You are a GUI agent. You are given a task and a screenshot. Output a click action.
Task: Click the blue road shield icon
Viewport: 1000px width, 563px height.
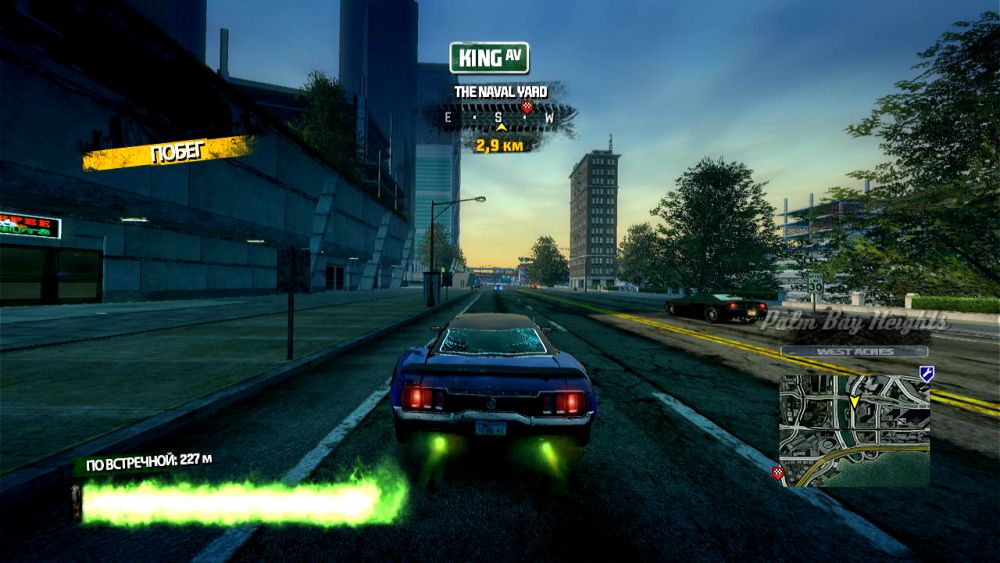click(x=926, y=373)
